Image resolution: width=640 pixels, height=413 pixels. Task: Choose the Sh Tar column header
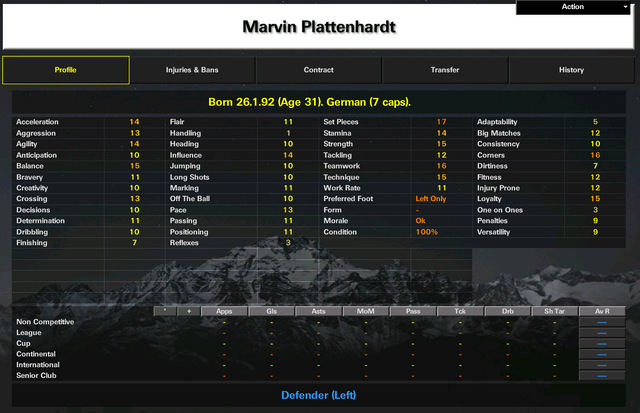554,312
